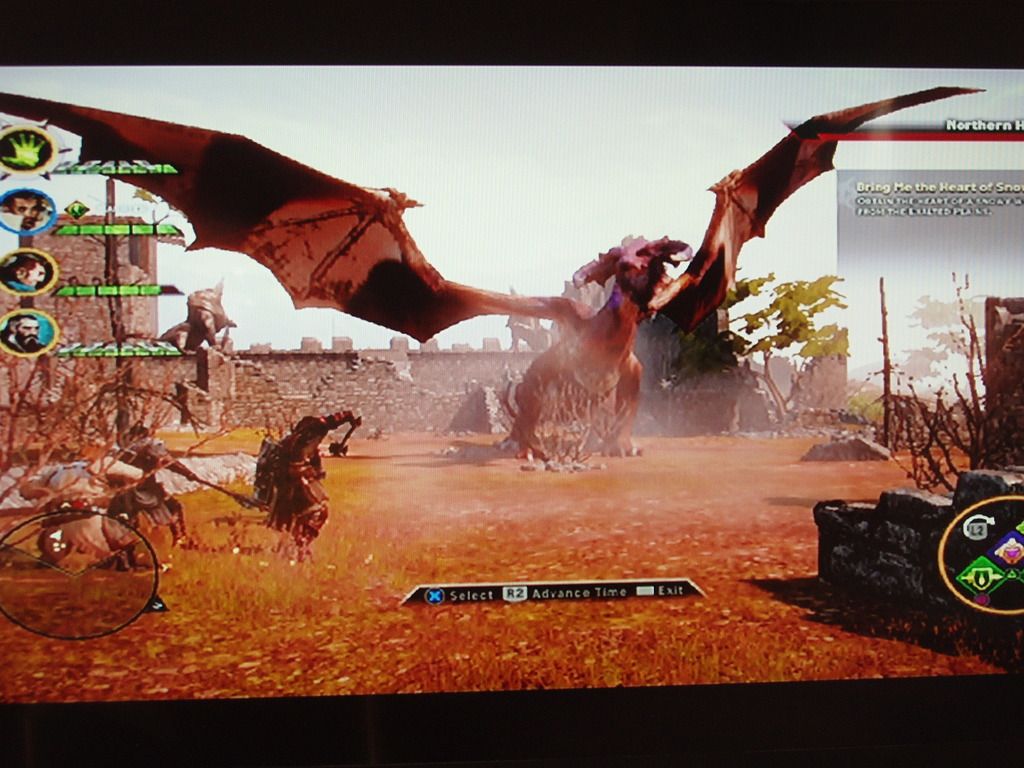Choose the red-haired party member portrait
The height and width of the screenshot is (768, 1024).
click(27, 272)
